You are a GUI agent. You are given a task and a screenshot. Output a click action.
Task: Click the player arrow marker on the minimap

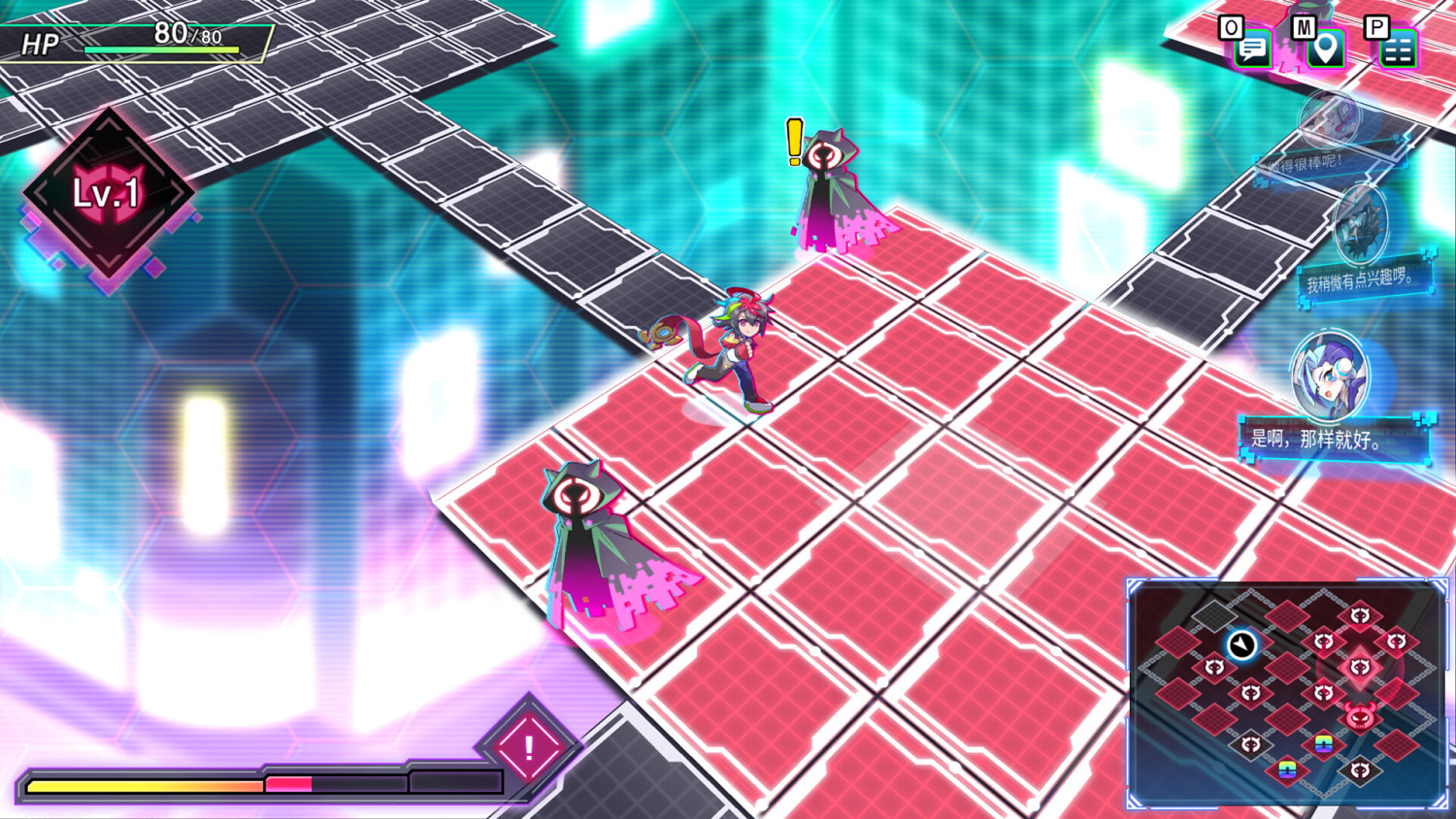coord(1241,642)
